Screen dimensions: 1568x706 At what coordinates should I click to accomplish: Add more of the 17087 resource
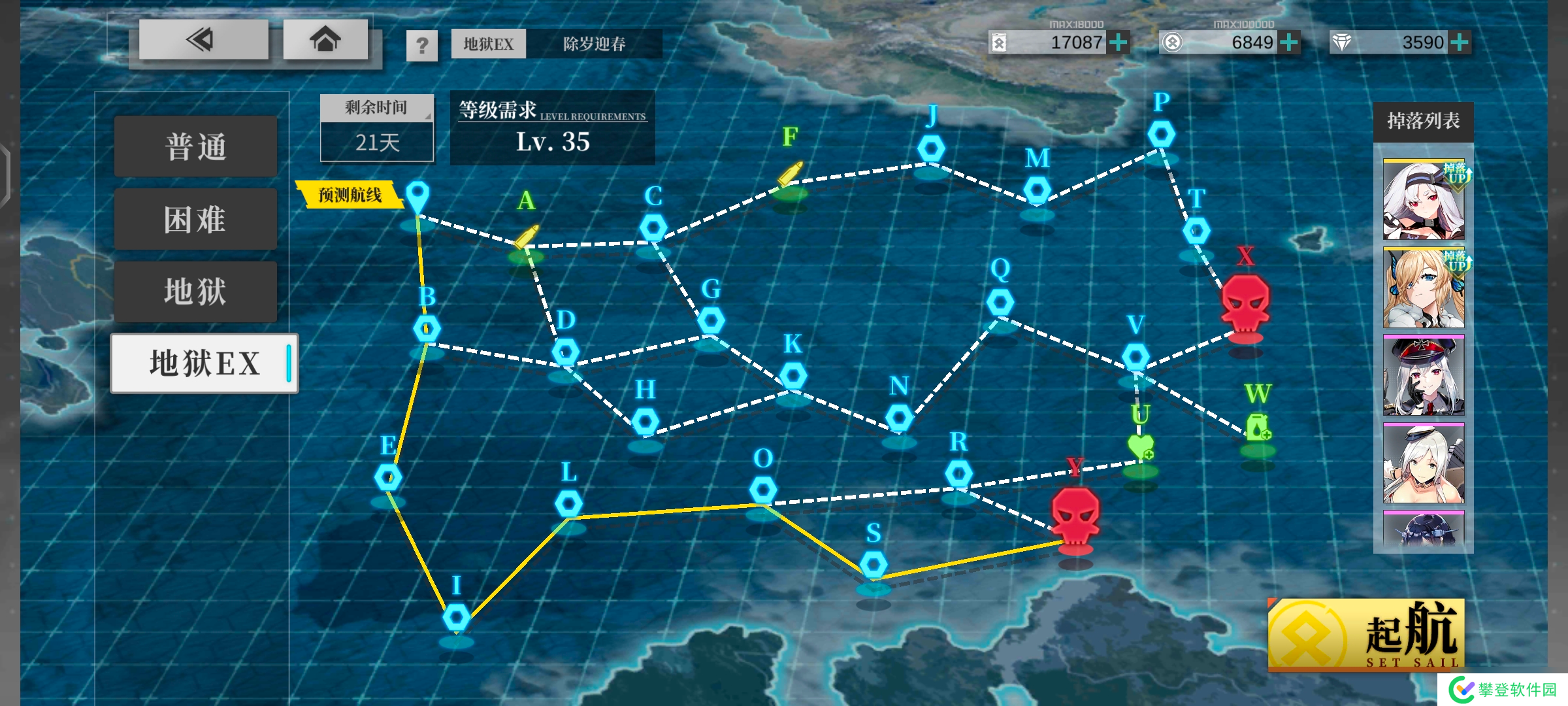1119,42
